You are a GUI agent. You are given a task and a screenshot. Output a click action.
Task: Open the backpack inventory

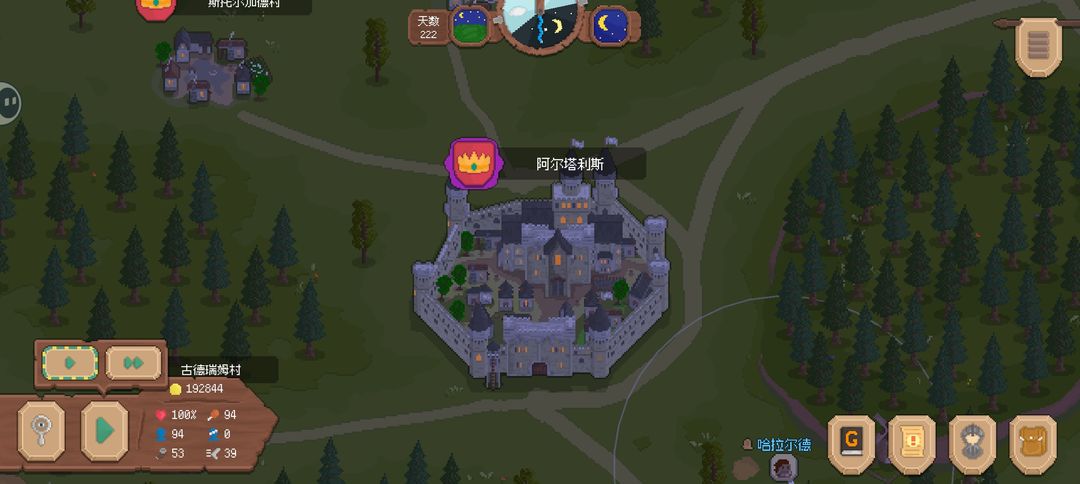tap(1033, 443)
